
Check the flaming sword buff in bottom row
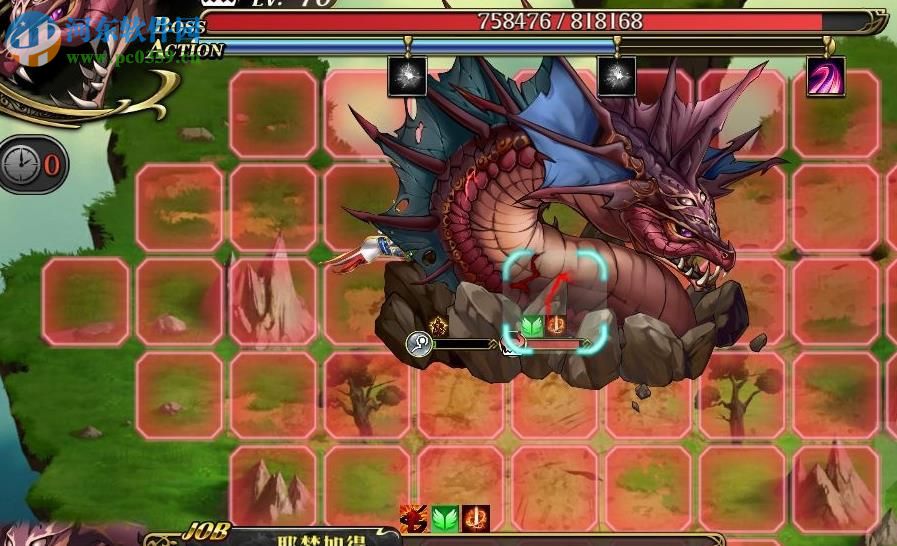[x=475, y=519]
